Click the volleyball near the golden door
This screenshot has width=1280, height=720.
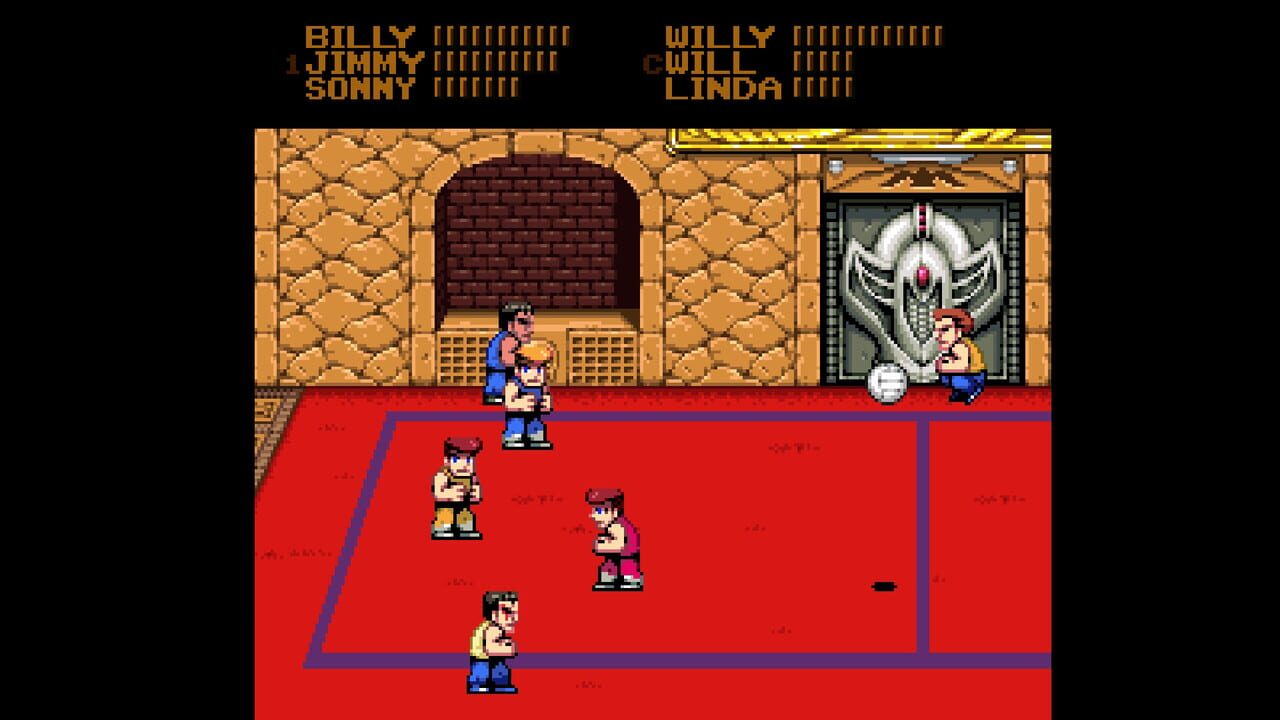point(888,381)
